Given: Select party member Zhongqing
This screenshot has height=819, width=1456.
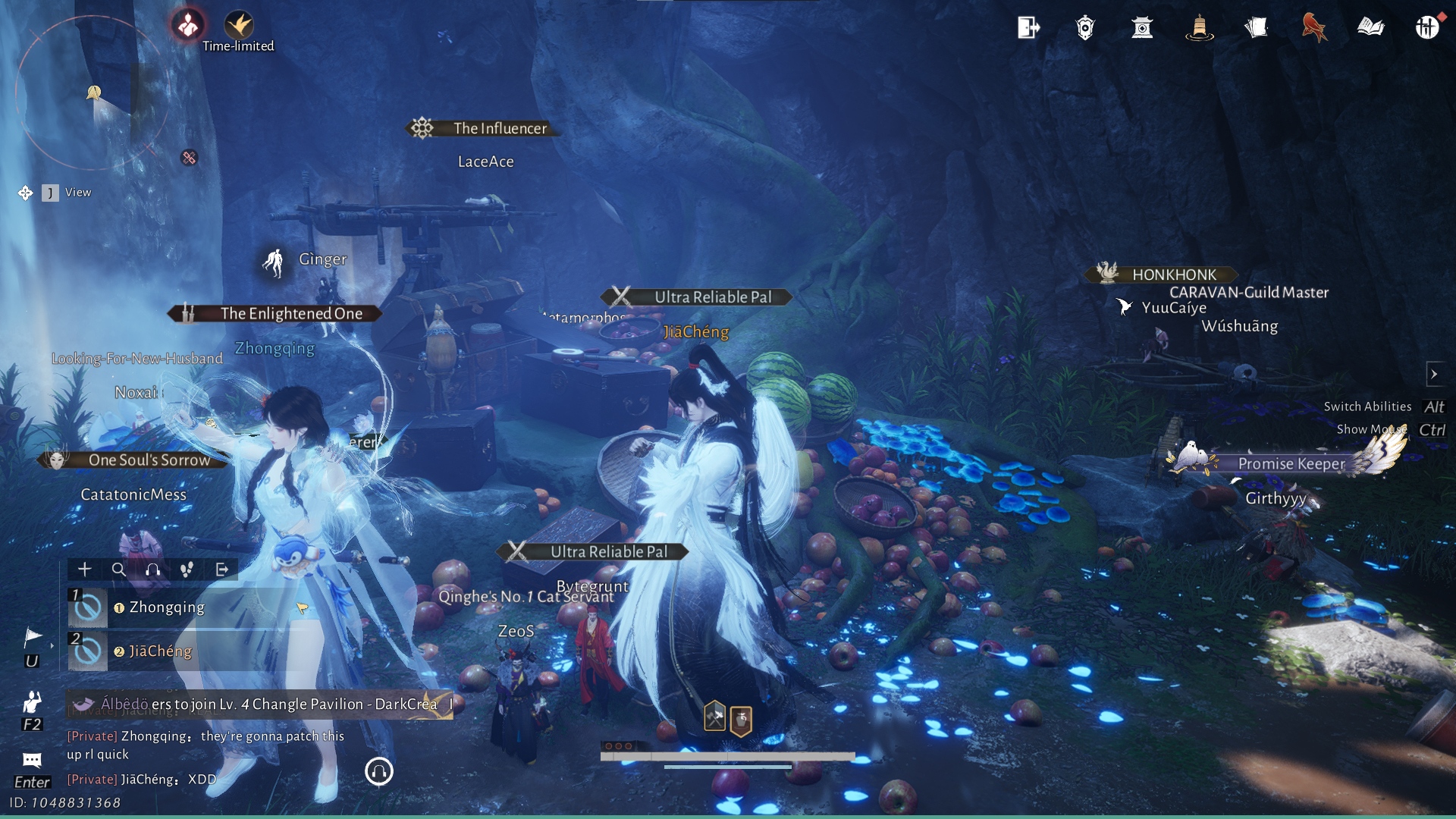Looking at the screenshot, I should (167, 607).
